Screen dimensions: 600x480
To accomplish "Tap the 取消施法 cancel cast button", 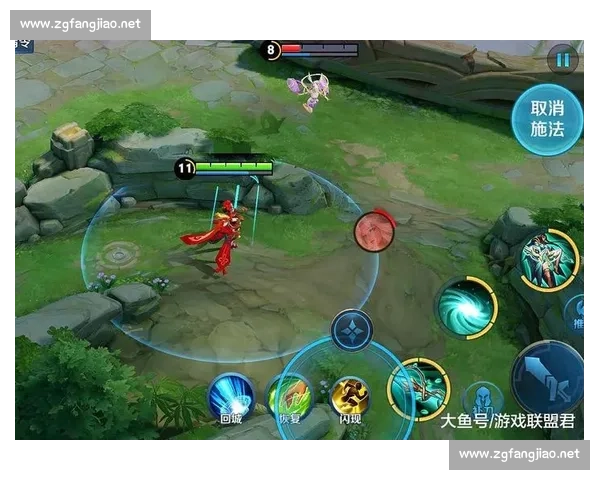I will click(546, 119).
